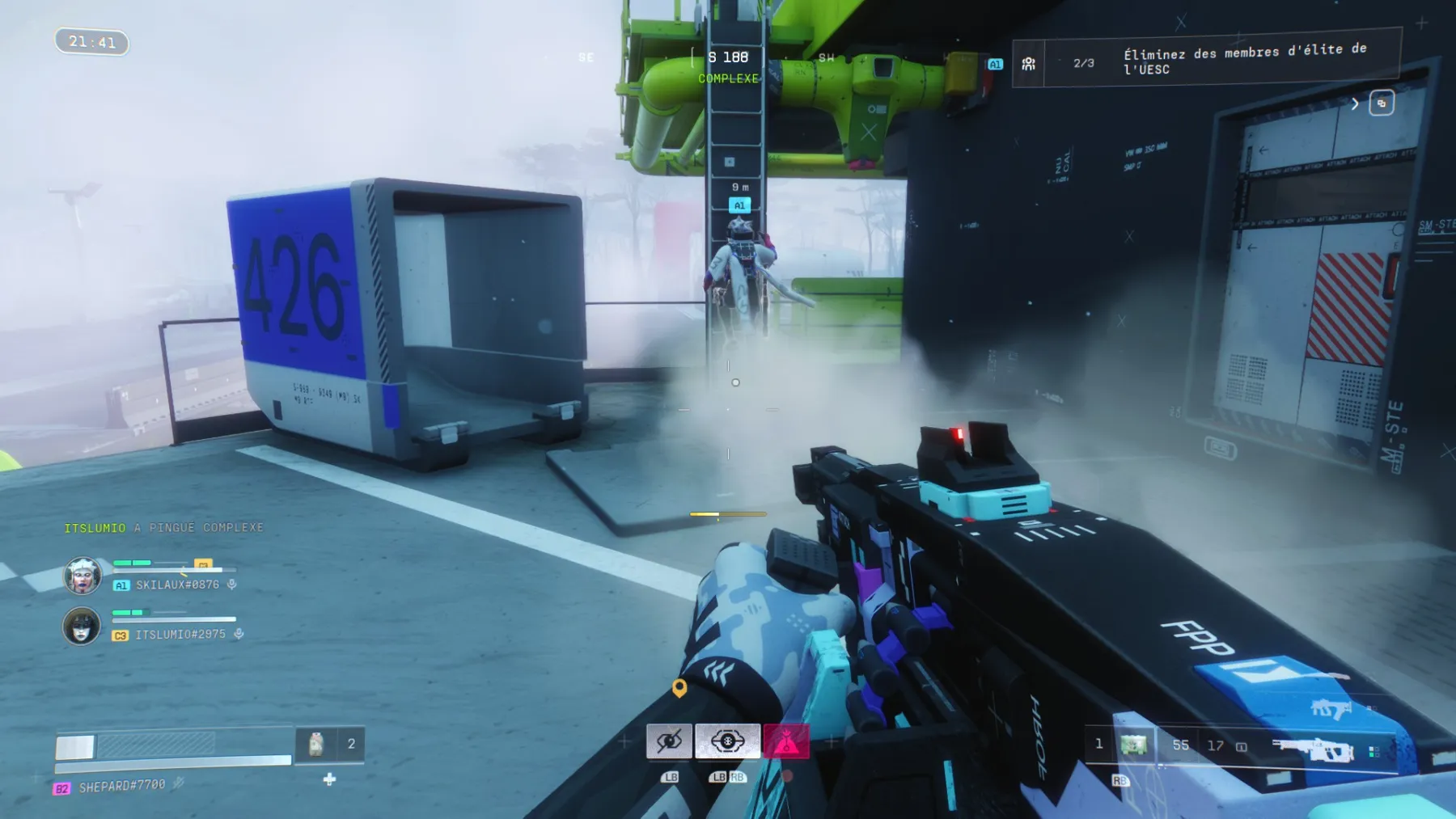
Task: Toggle ITSLUMIO's microphone icon
Action: coord(239,634)
